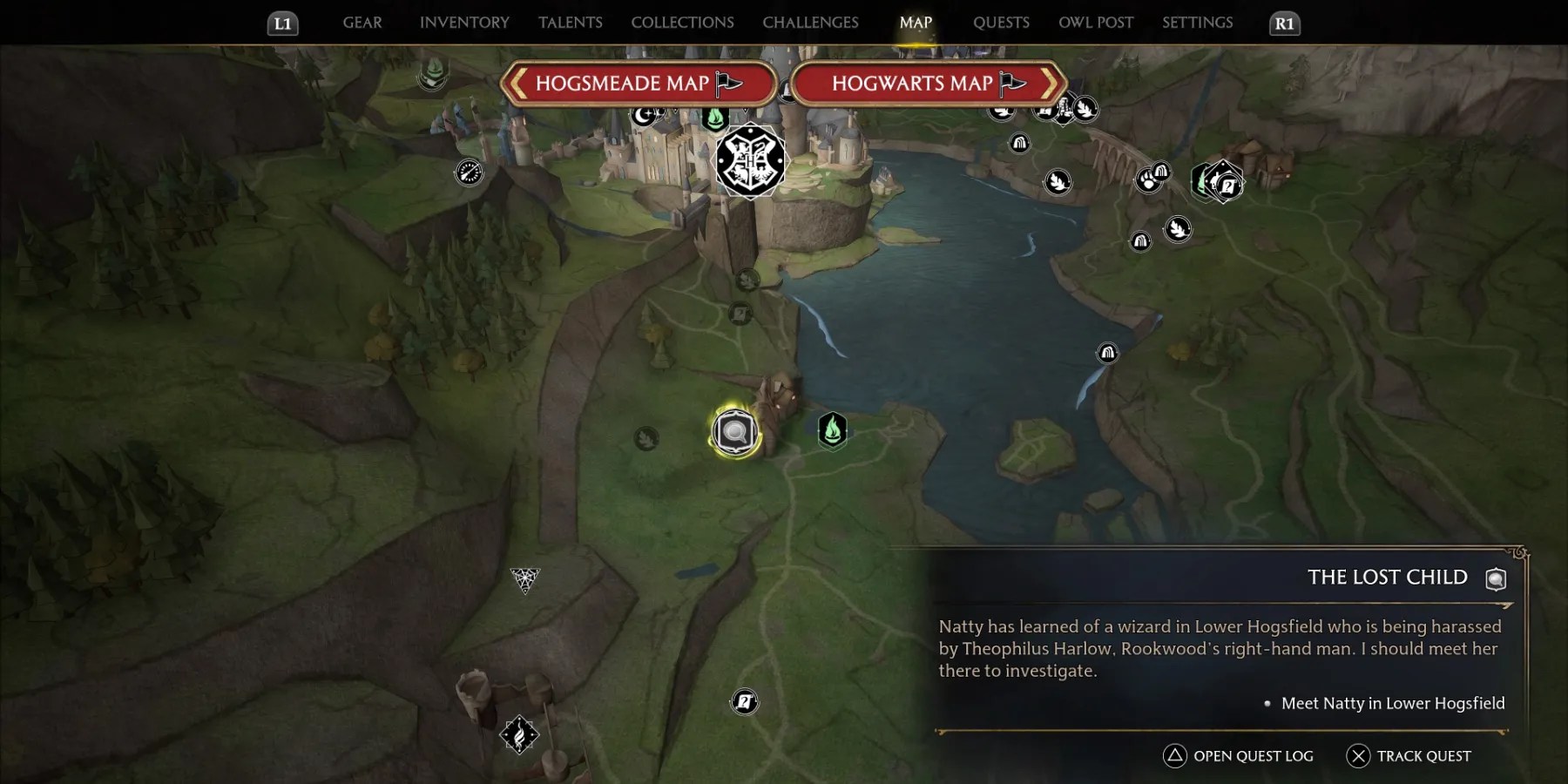Open the Owl Post tab
The width and height of the screenshot is (1568, 784).
(1096, 23)
